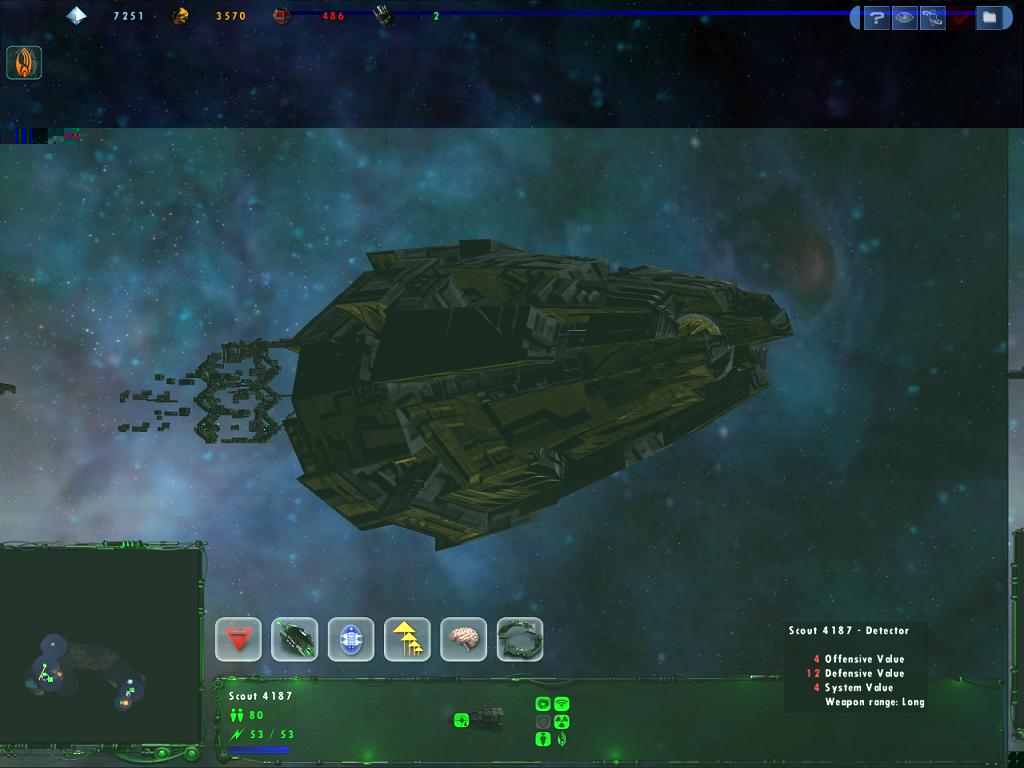Viewport: 1024px width, 768px height.
Task: Toggle the eye view button
Action: [x=905, y=17]
